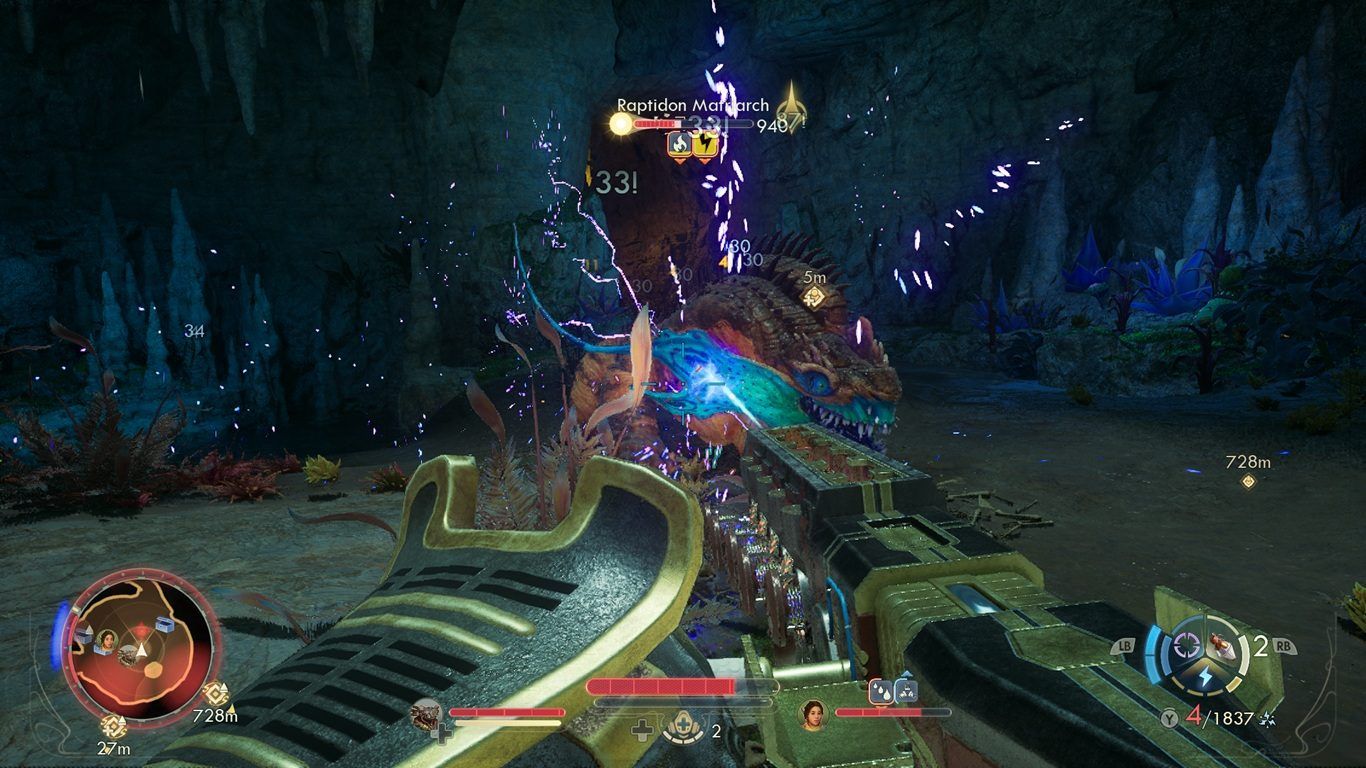Select the companion portrait marker on the minimap
The image size is (1366, 768).
pyautogui.click(x=106, y=639)
